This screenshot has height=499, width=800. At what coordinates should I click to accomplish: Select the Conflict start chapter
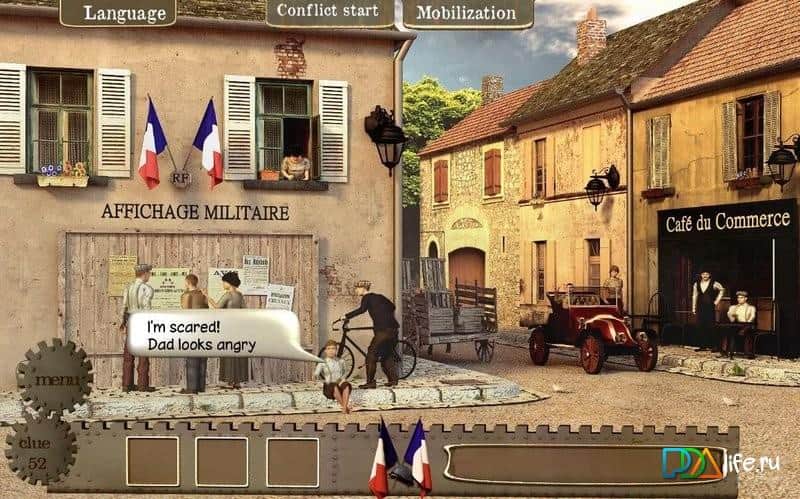[328, 13]
